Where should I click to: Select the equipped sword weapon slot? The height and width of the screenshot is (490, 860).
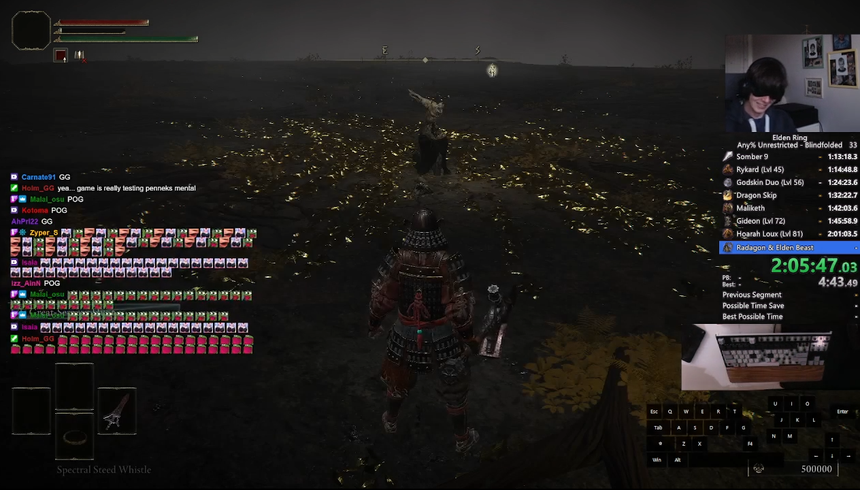(117, 411)
